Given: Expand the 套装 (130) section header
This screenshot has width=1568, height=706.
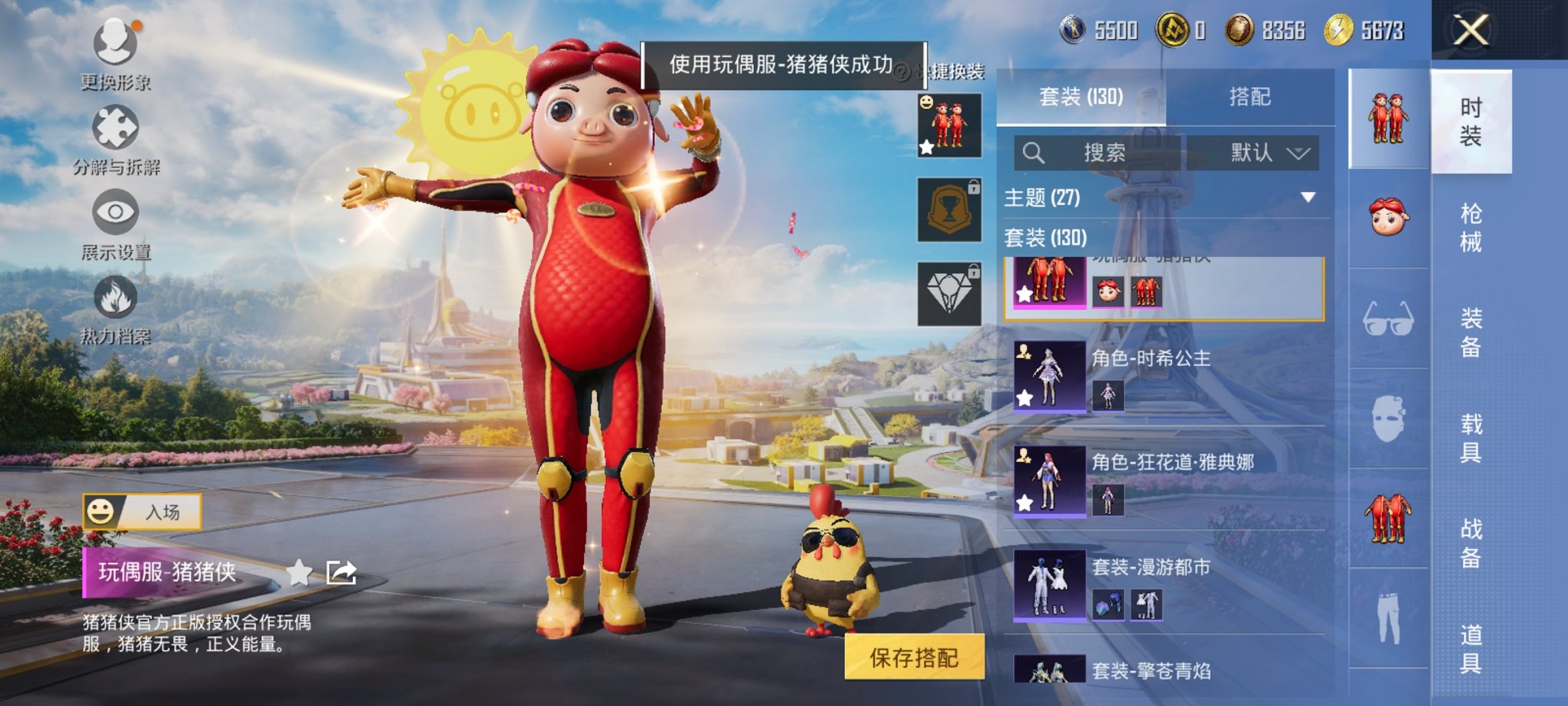Looking at the screenshot, I should coord(1045,239).
